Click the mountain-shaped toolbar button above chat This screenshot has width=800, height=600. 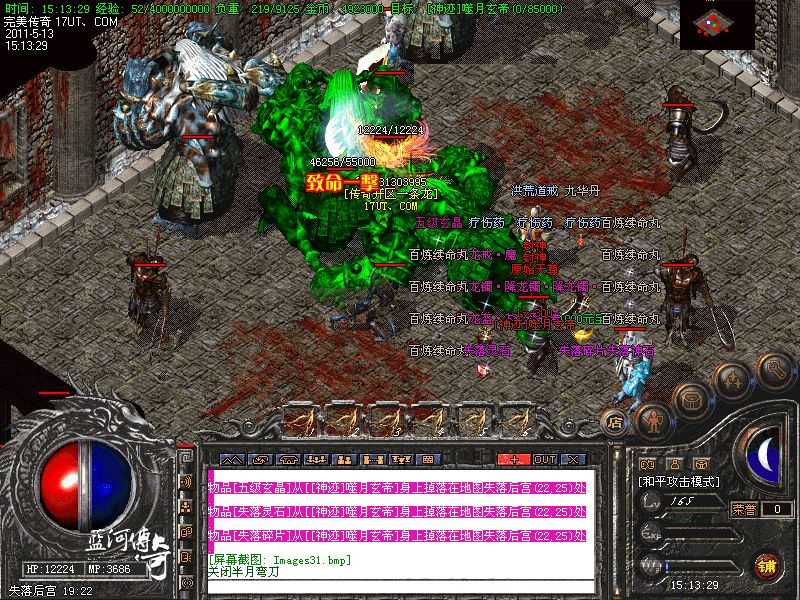click(231, 459)
